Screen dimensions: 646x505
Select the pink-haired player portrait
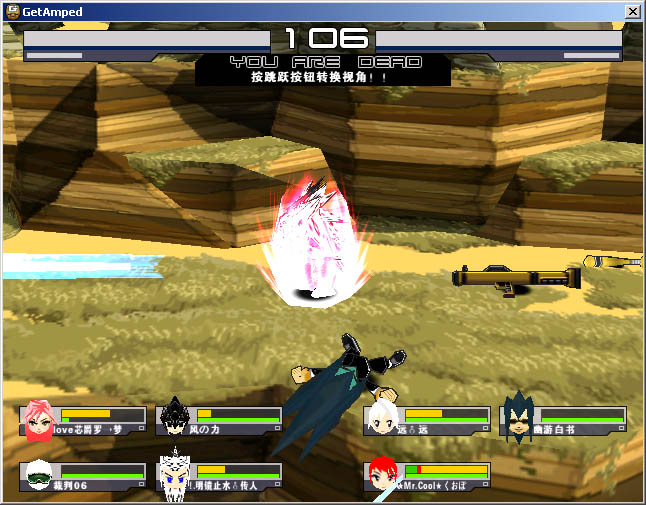click(x=39, y=421)
